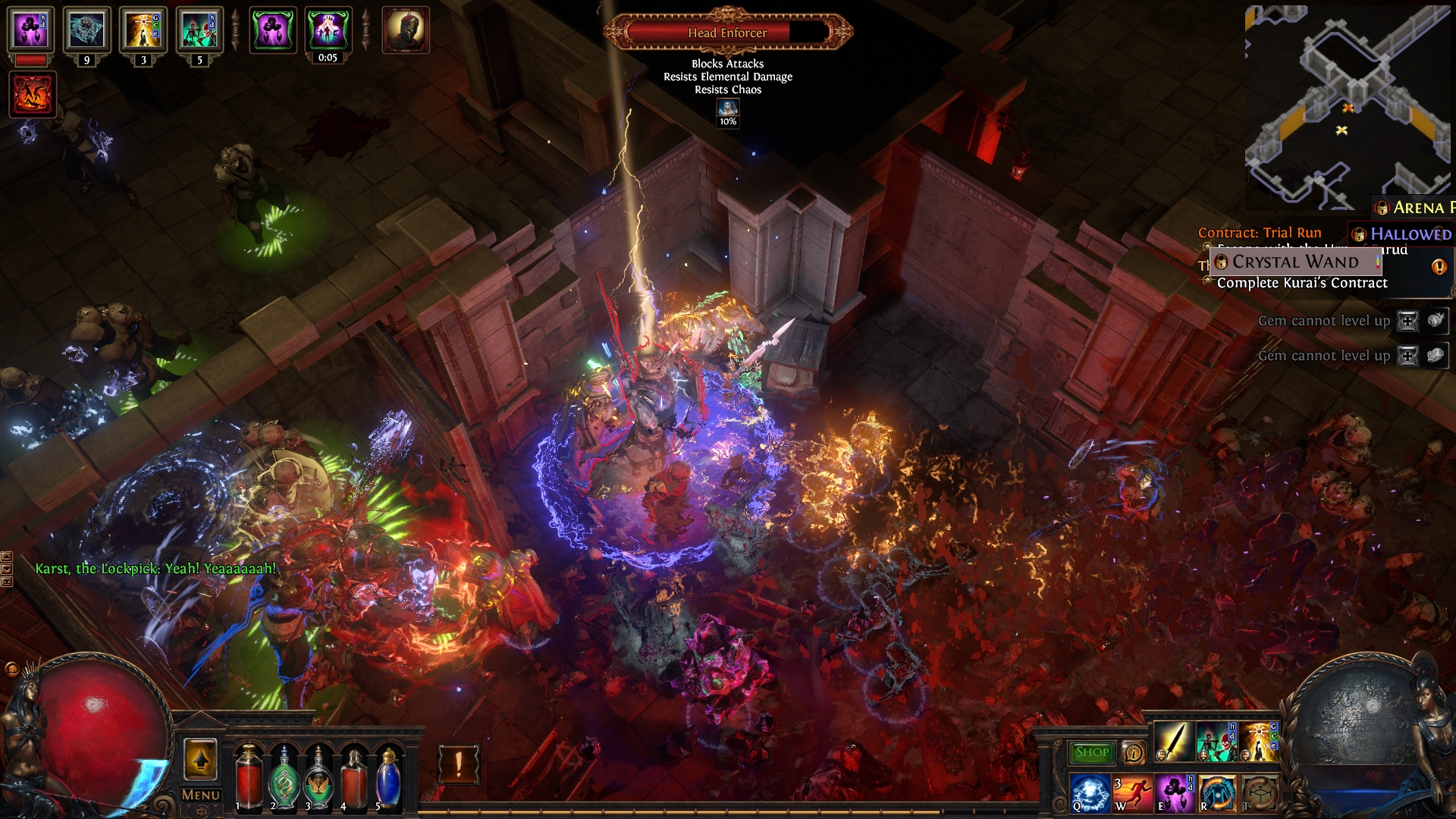The image size is (1456, 819).
Task: Click the yellow up-arrow panel button
Action: tap(200, 760)
